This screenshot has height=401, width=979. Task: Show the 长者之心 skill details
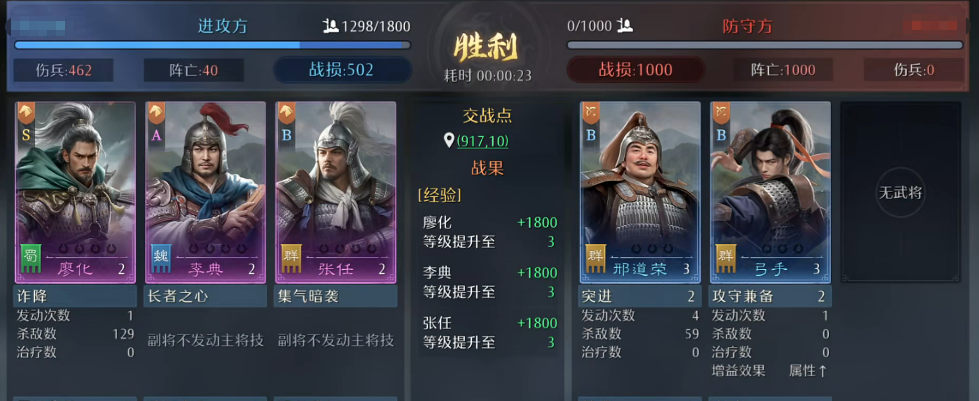(205, 296)
